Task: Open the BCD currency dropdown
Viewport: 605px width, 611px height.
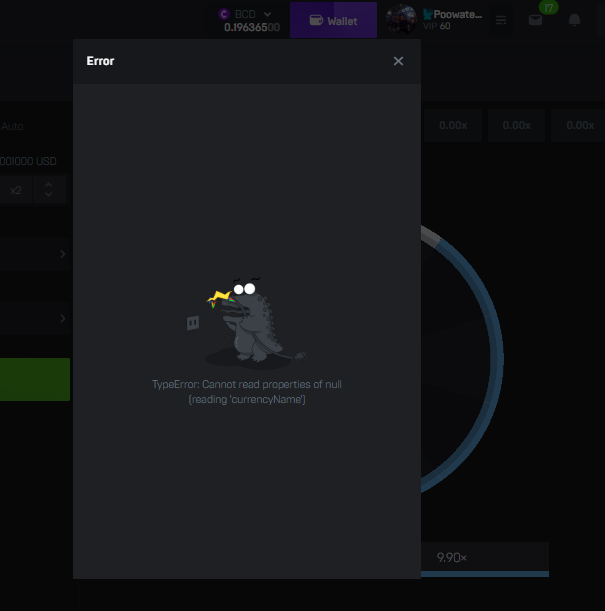Action: click(247, 14)
